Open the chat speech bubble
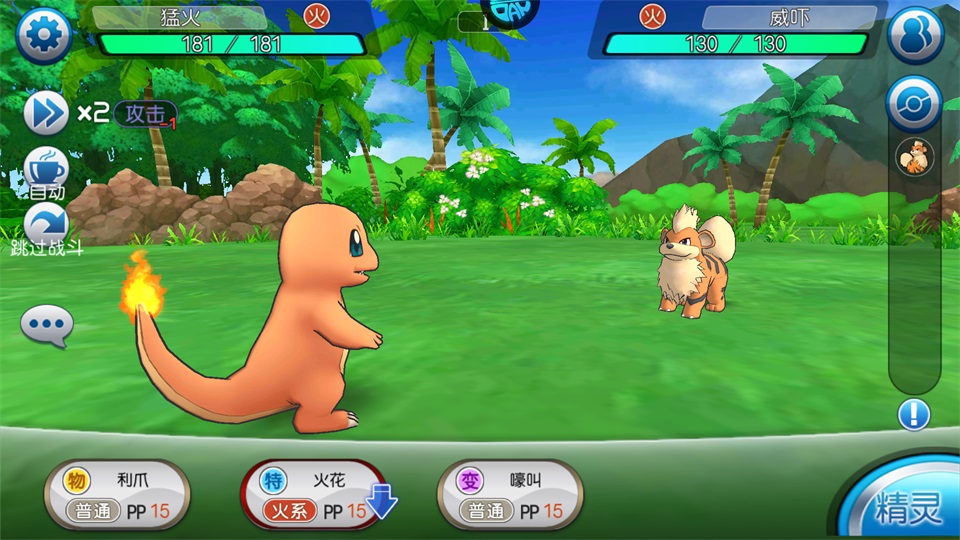 [x=47, y=325]
